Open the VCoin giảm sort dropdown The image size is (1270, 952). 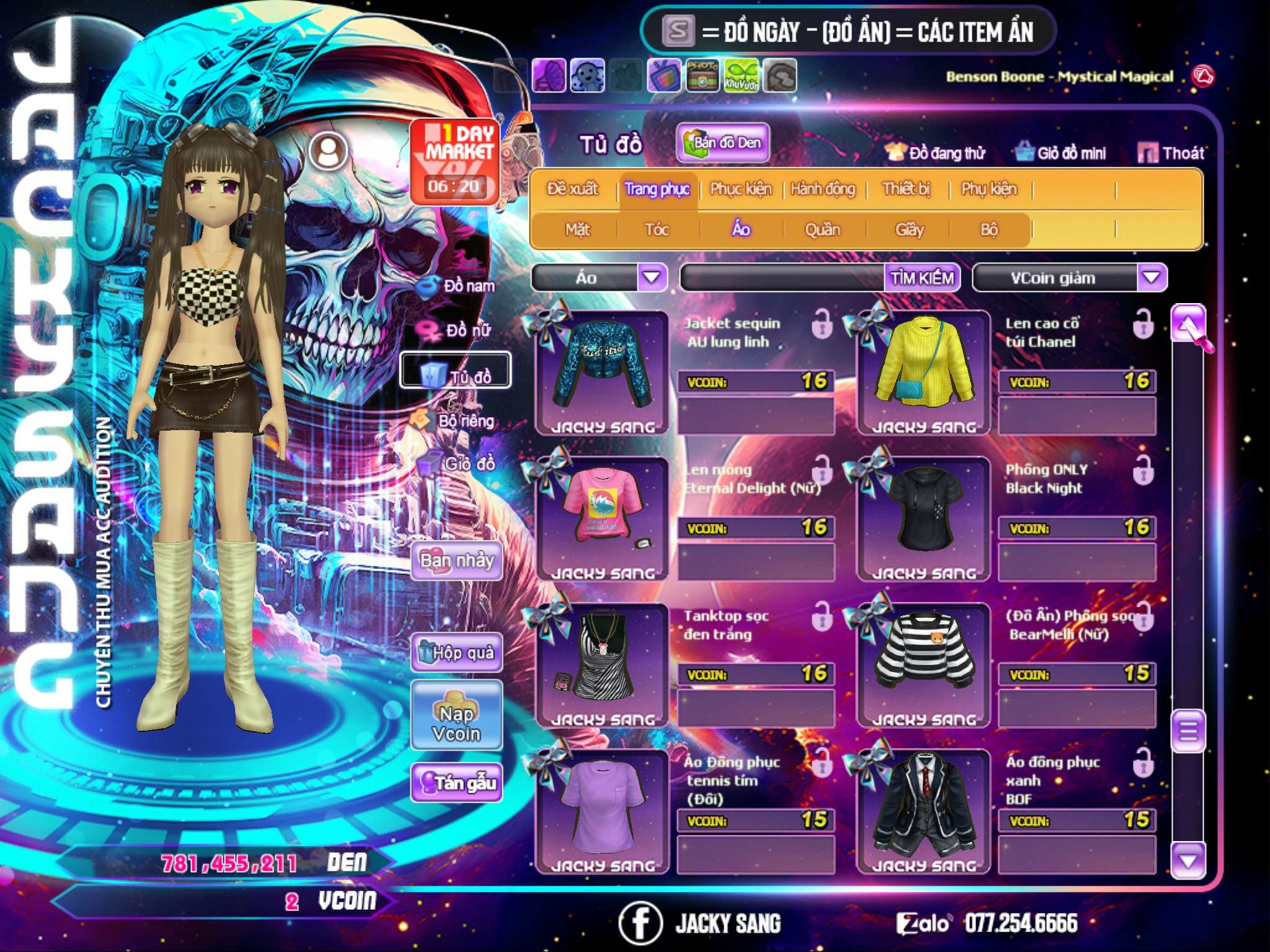click(x=1152, y=278)
